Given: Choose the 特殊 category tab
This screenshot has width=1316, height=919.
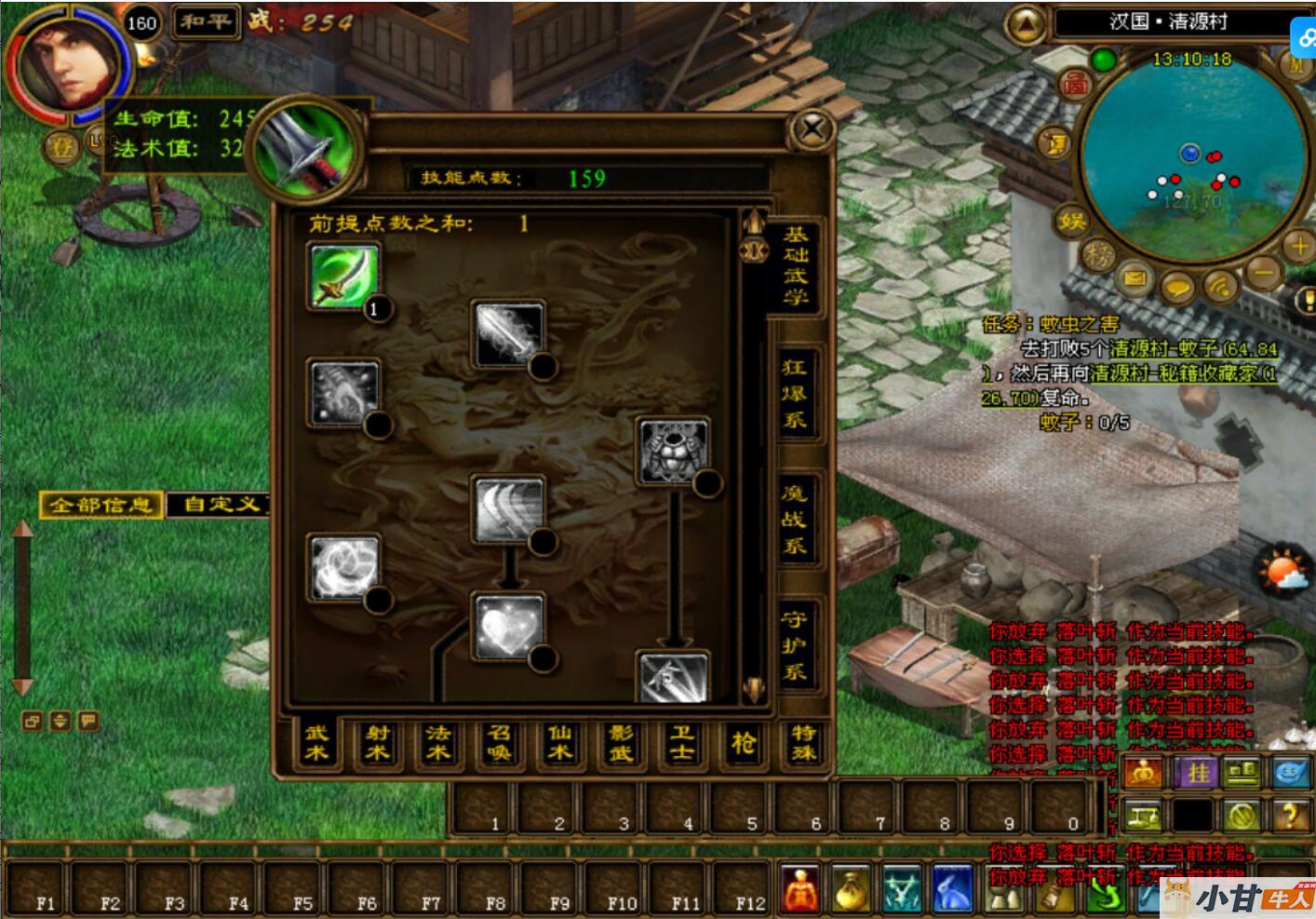Looking at the screenshot, I should [x=803, y=744].
